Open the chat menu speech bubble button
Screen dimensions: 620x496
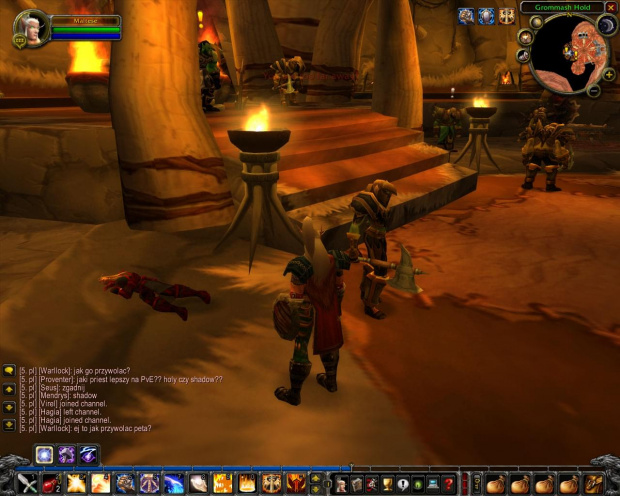[x=9, y=370]
